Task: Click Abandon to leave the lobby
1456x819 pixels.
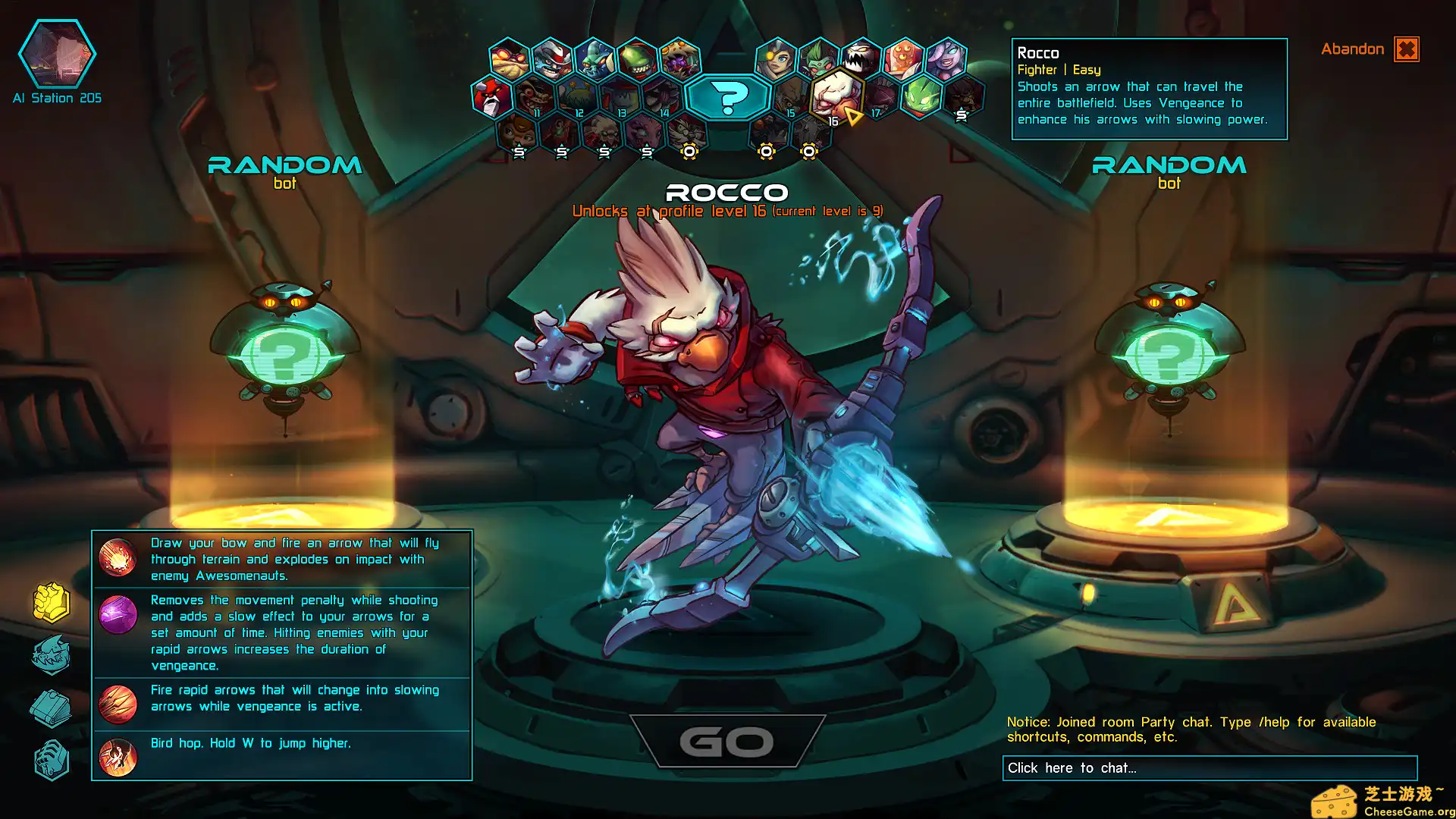Action: click(1353, 49)
